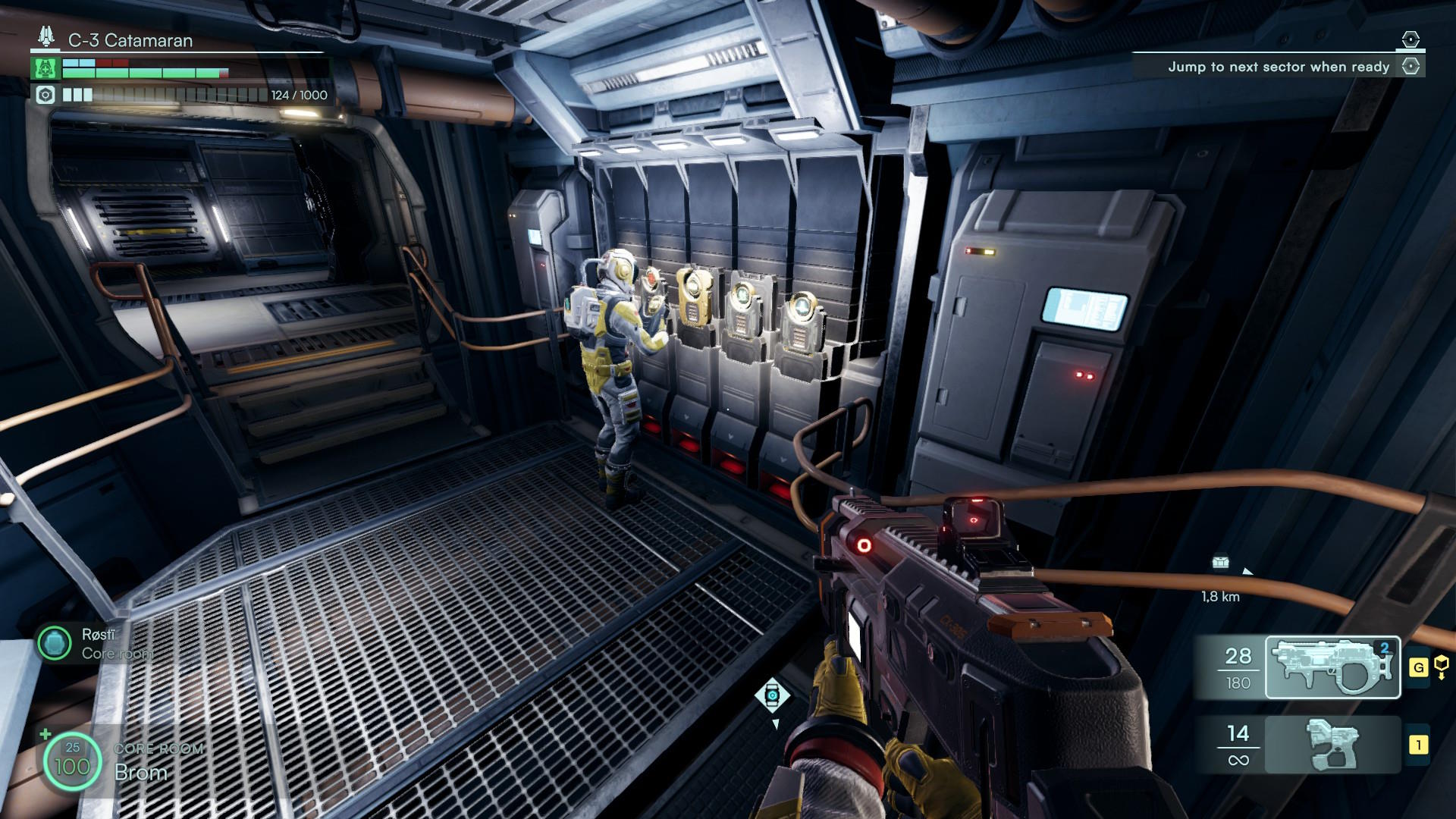Switch to the sidearm pistol slot
1456x819 pixels.
1332,745
